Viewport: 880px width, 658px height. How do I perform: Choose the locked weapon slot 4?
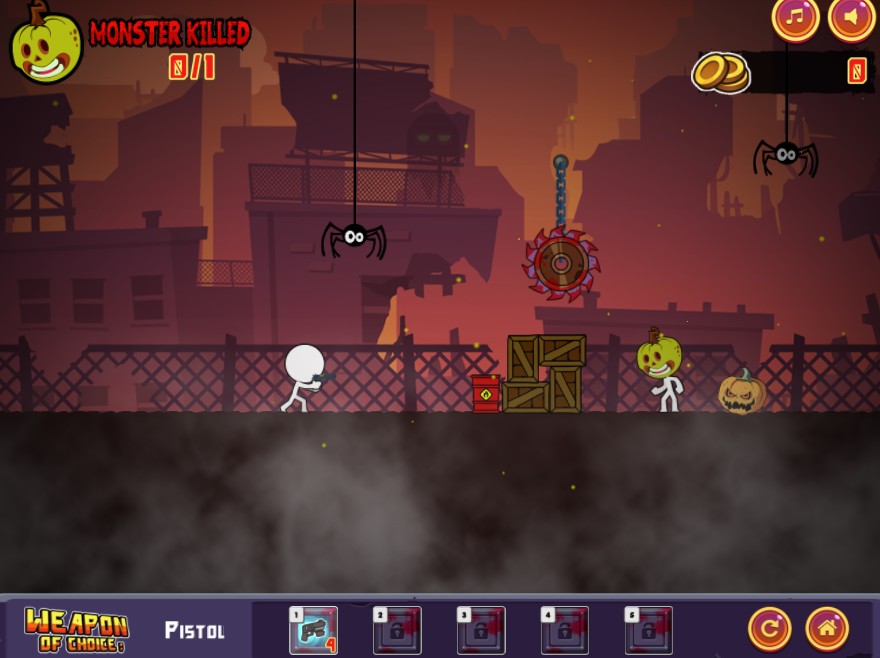point(565,630)
